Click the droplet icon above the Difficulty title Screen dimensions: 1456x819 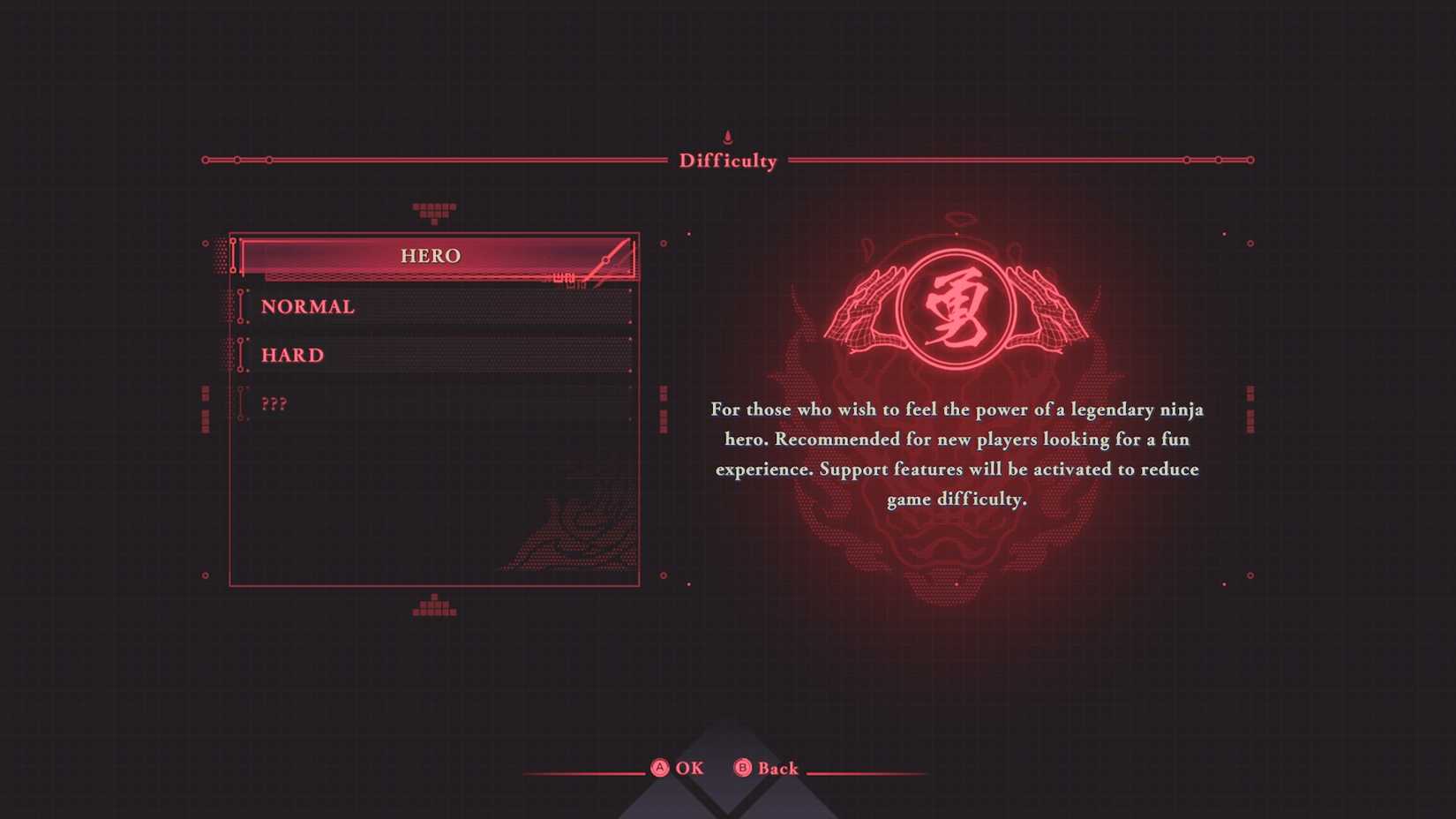(x=726, y=135)
